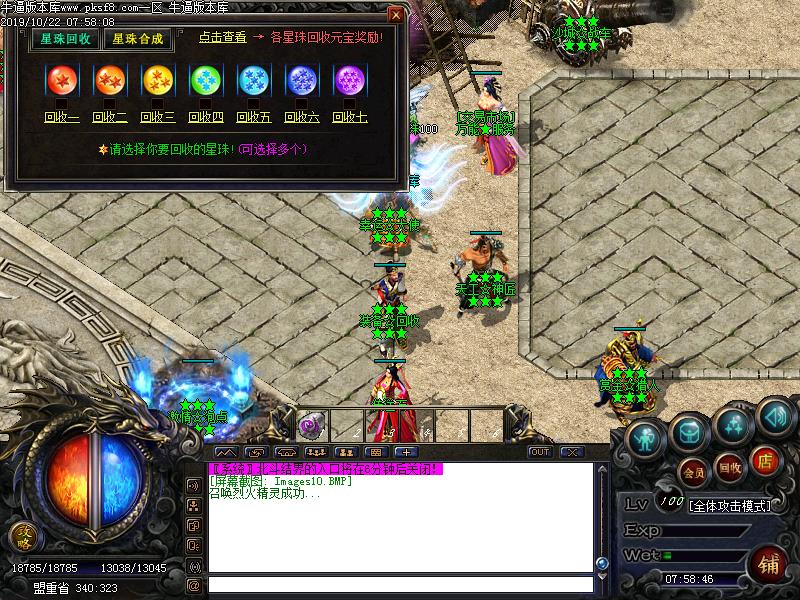Select 回收六 under the blue orb
Screen dimensions: 800x600
[x=301, y=118]
